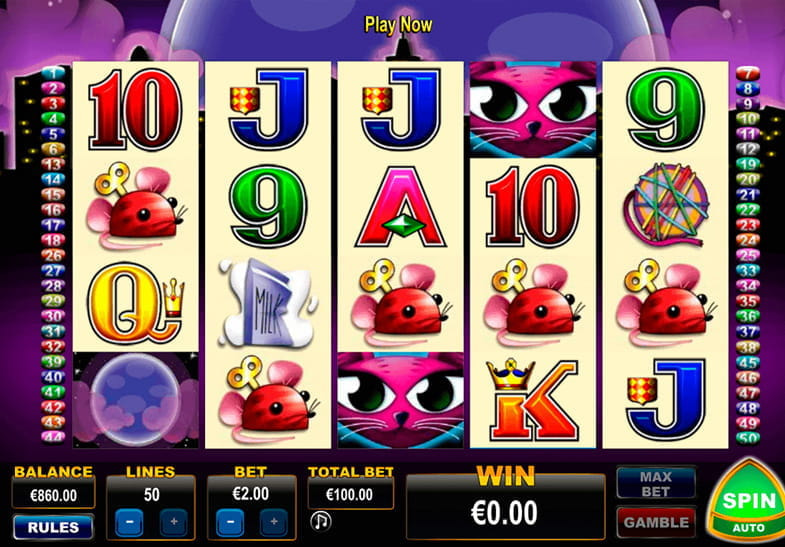
Task: Toggle the music note sound icon
Action: [321, 521]
